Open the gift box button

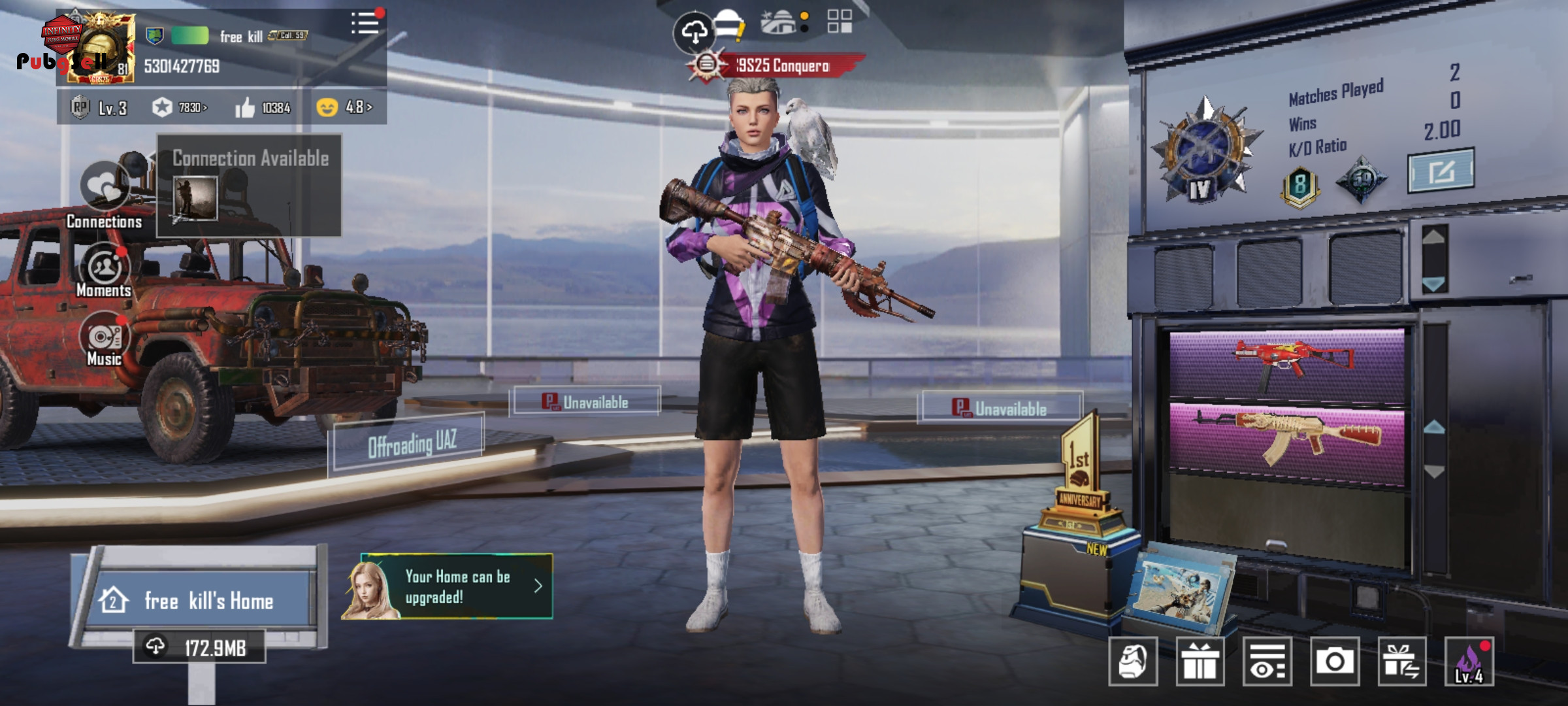(1200, 662)
